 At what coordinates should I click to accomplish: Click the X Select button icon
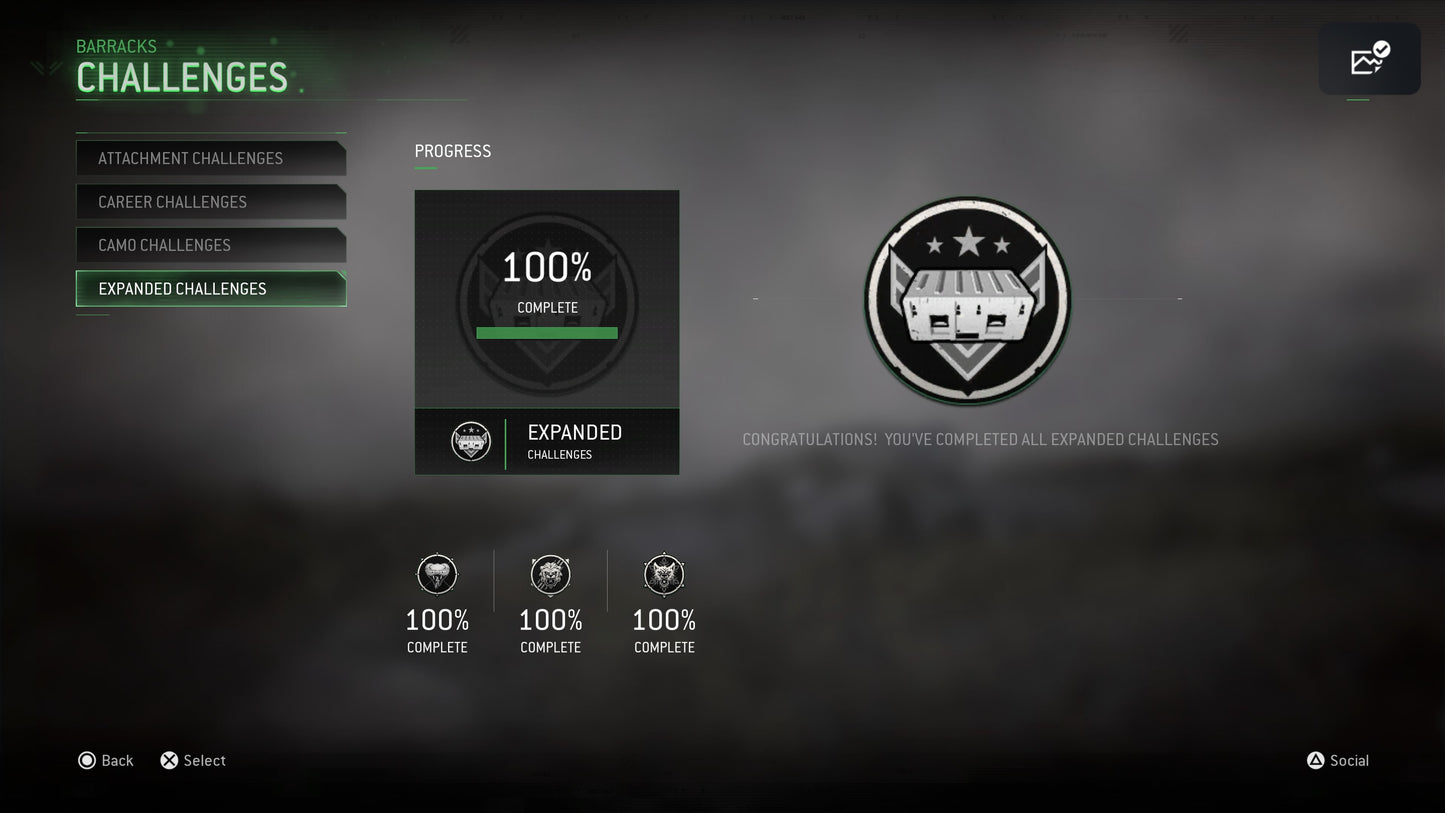tap(169, 761)
